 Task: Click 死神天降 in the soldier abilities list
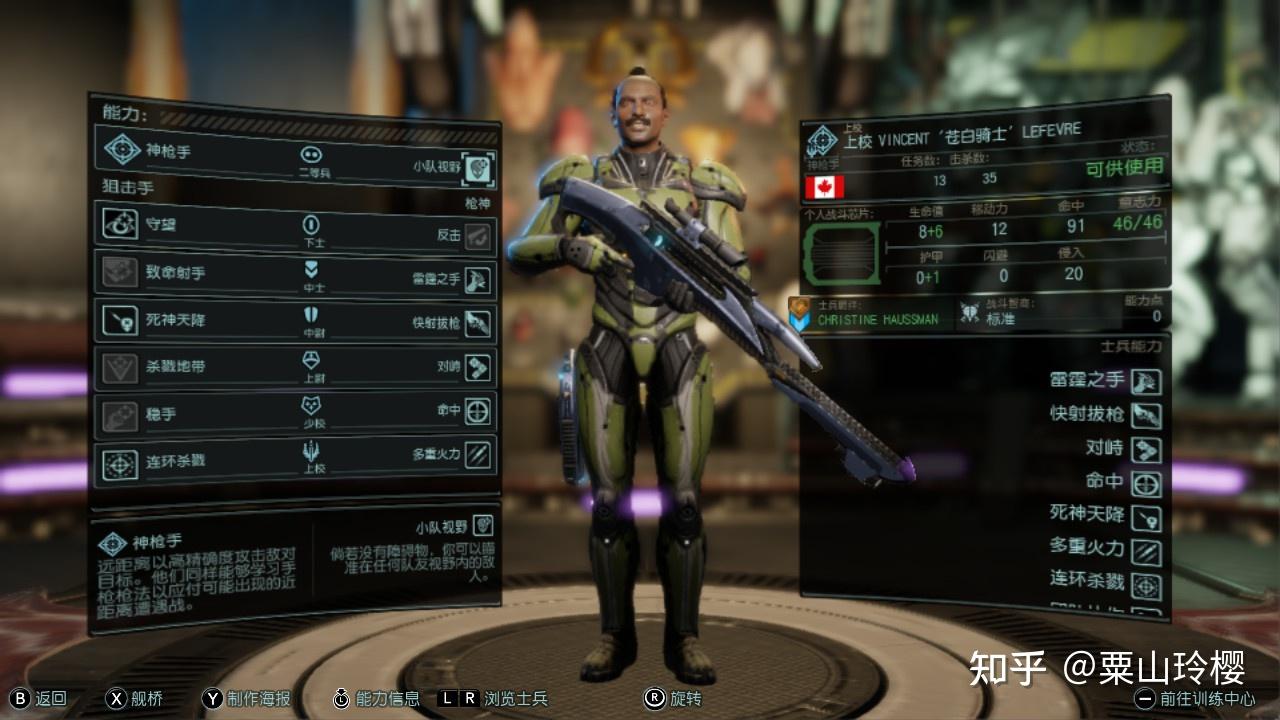1146,516
